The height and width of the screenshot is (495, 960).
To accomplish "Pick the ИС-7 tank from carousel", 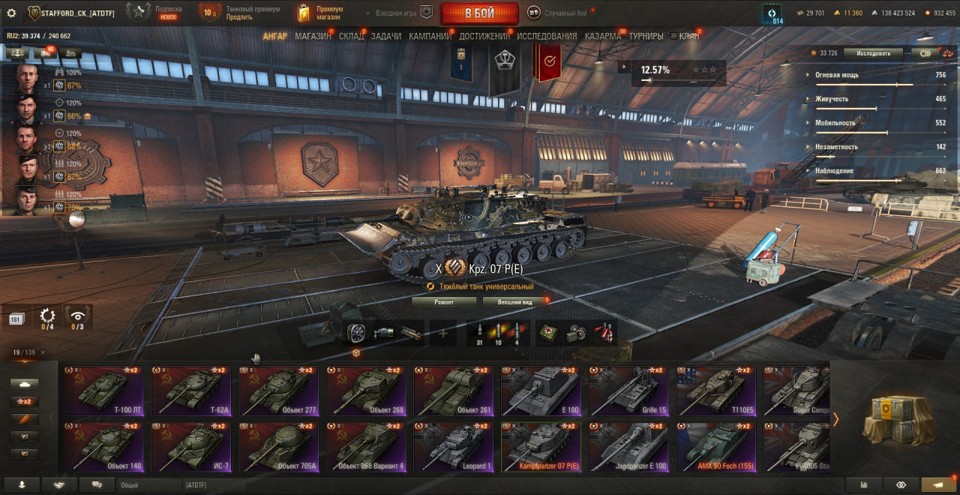I will pyautogui.click(x=191, y=447).
